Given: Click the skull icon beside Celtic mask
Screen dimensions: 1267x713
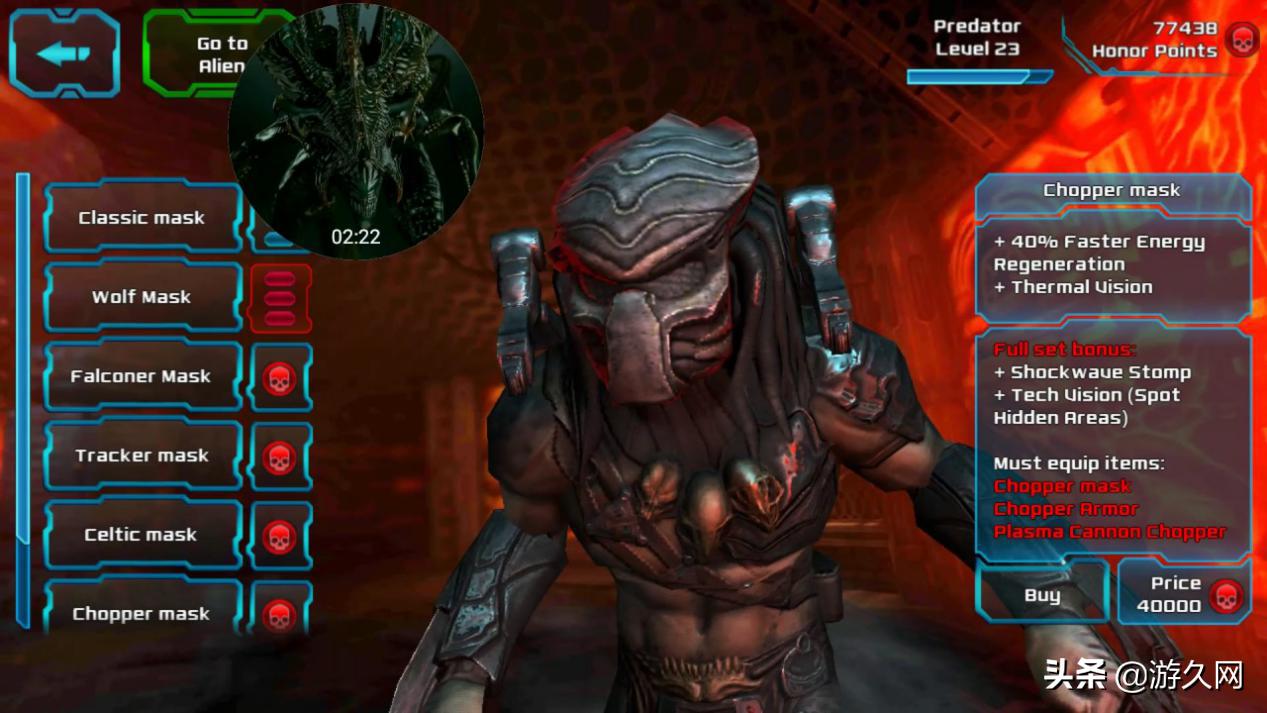Looking at the screenshot, I should point(280,536).
